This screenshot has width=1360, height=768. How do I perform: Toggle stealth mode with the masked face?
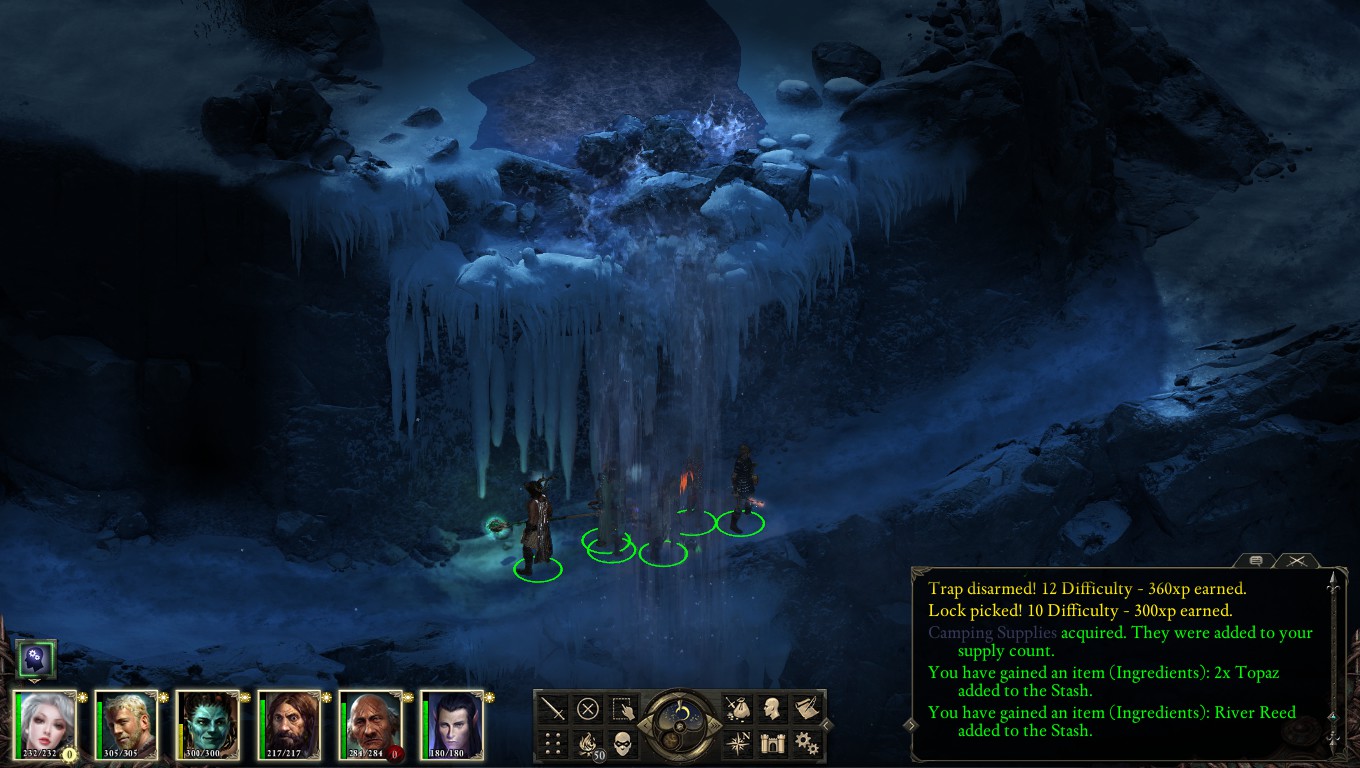point(623,743)
